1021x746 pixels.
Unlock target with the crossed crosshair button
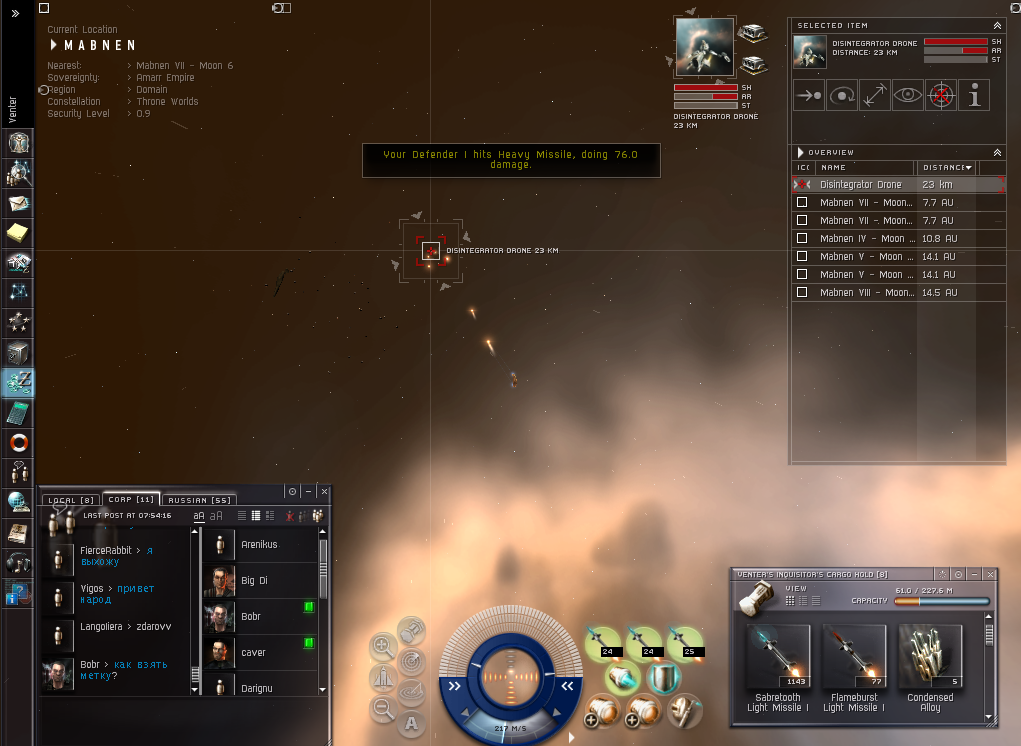click(940, 95)
